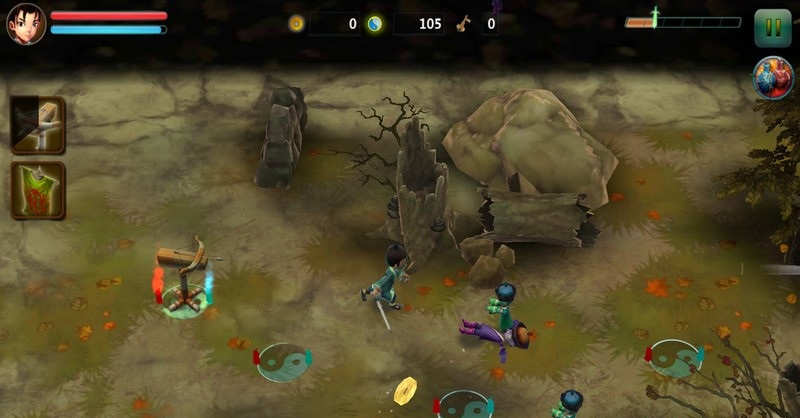The height and width of the screenshot is (418, 800).
Task: Use the red and blue potions button
Action: point(772,78)
